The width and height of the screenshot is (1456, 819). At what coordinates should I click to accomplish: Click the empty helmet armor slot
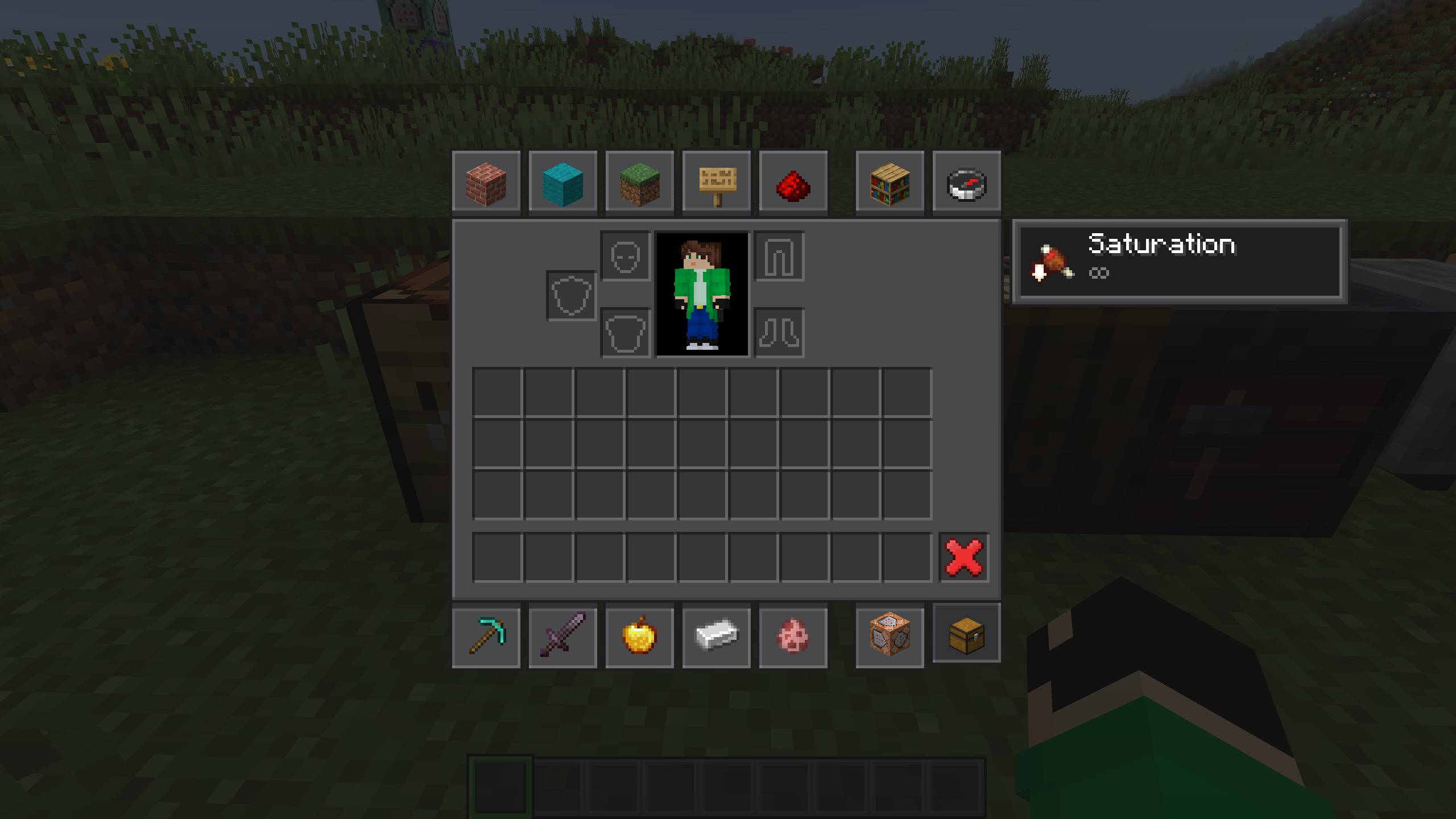click(624, 256)
